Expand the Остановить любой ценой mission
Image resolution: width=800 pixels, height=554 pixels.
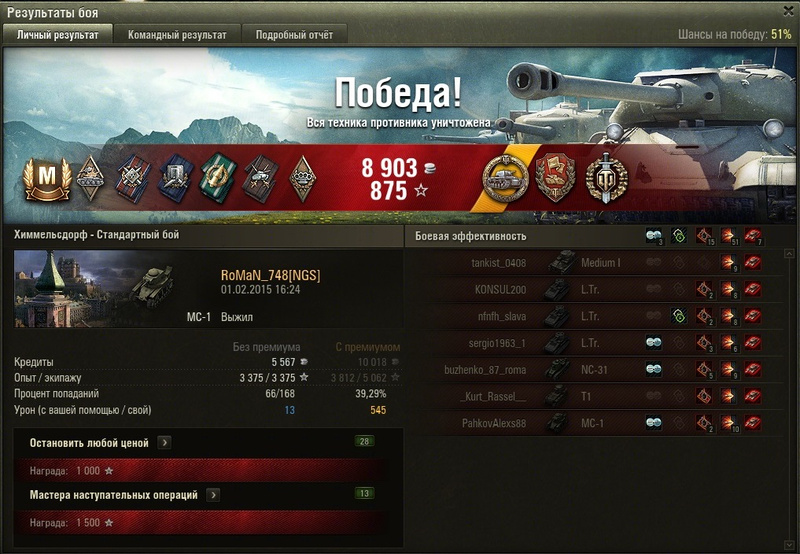(164, 442)
